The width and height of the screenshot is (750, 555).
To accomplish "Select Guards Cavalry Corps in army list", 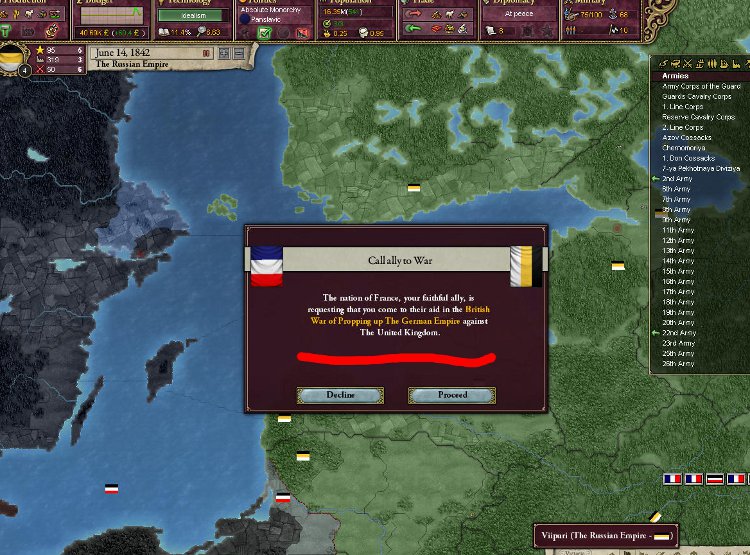I will [x=696, y=96].
